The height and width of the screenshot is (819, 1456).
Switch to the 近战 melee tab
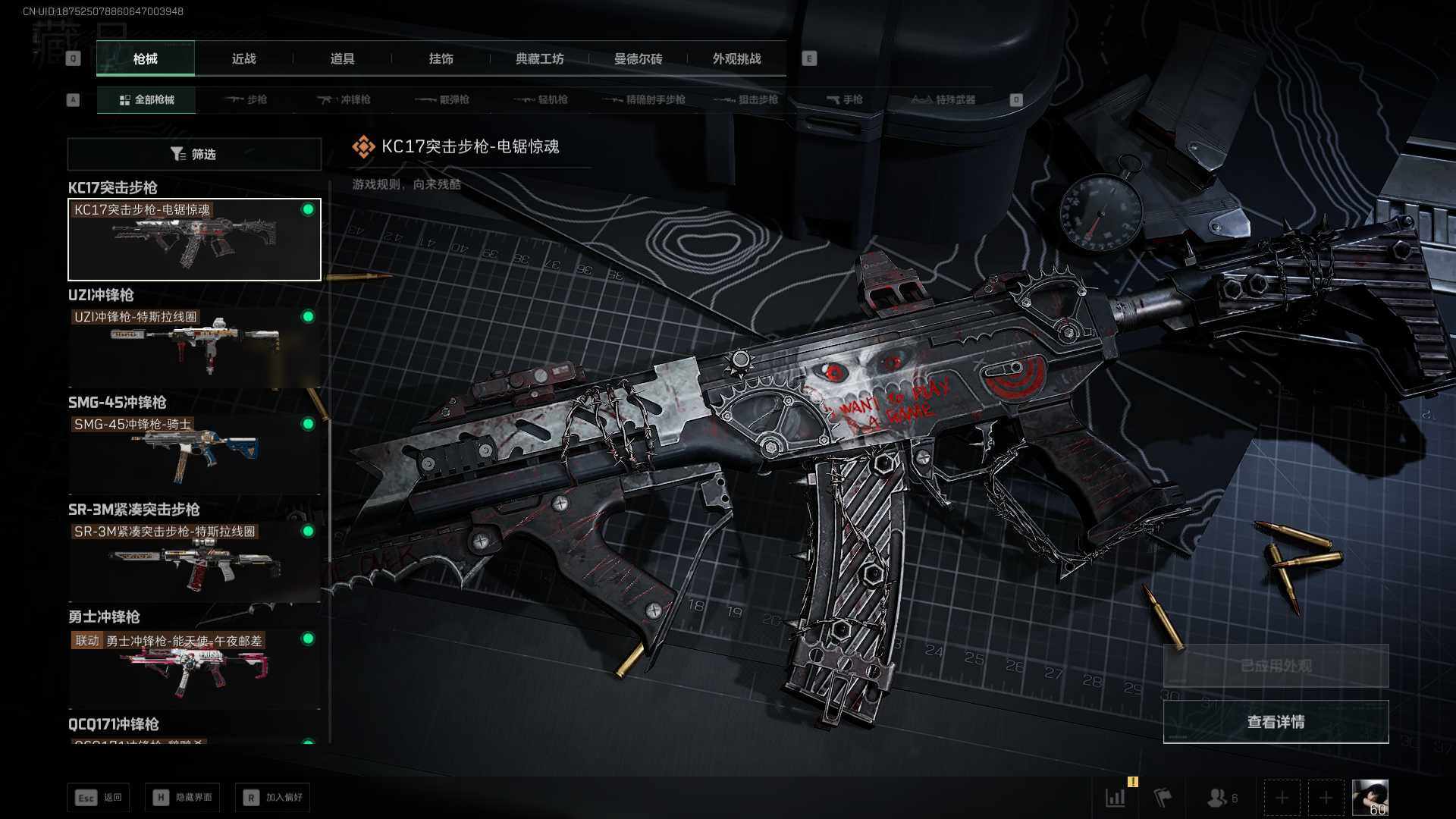[x=243, y=59]
